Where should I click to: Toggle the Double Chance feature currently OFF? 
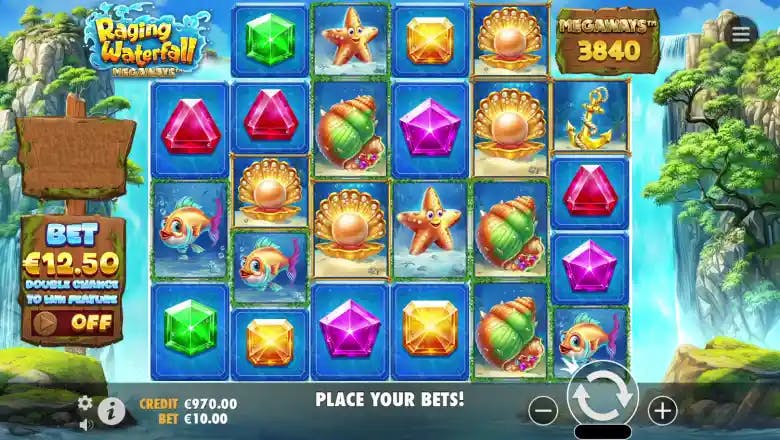pos(73,323)
